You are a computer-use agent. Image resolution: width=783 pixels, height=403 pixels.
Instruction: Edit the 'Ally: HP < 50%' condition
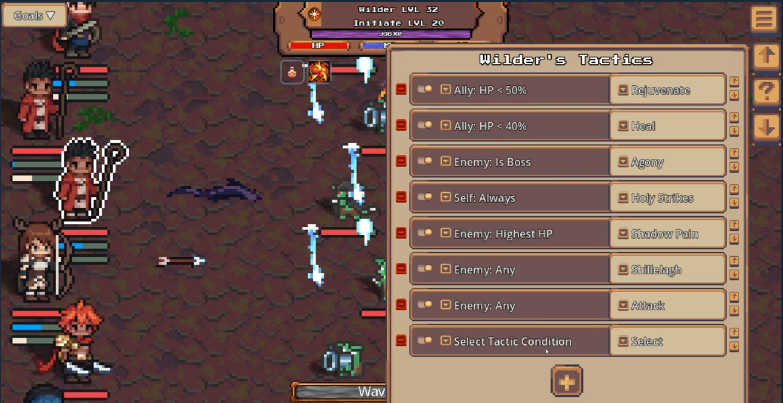520,90
